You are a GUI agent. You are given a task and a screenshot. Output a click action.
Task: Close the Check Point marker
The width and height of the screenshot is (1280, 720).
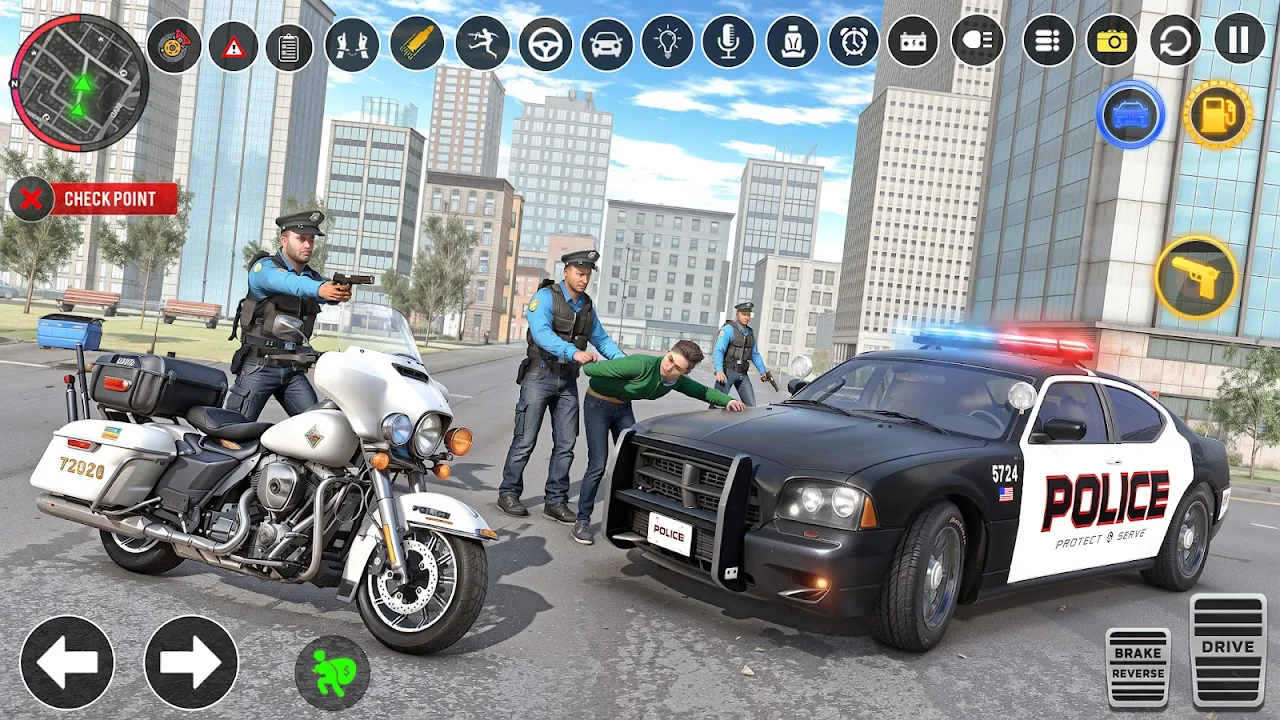(x=31, y=199)
